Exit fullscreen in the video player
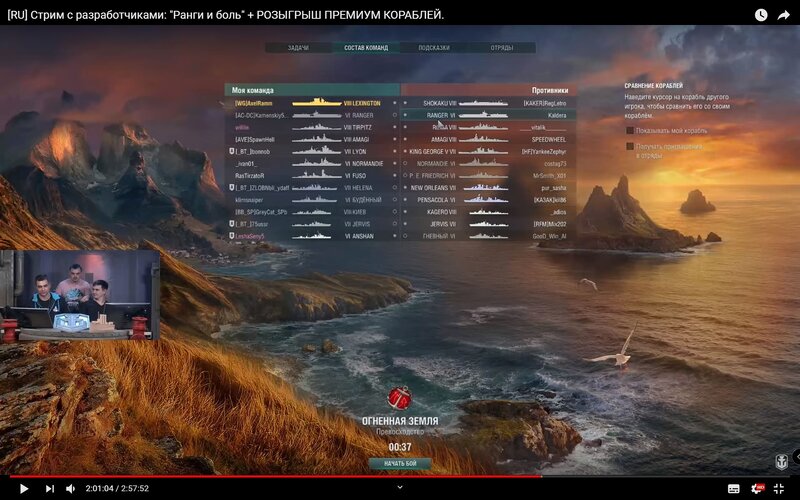 pyautogui.click(x=779, y=488)
